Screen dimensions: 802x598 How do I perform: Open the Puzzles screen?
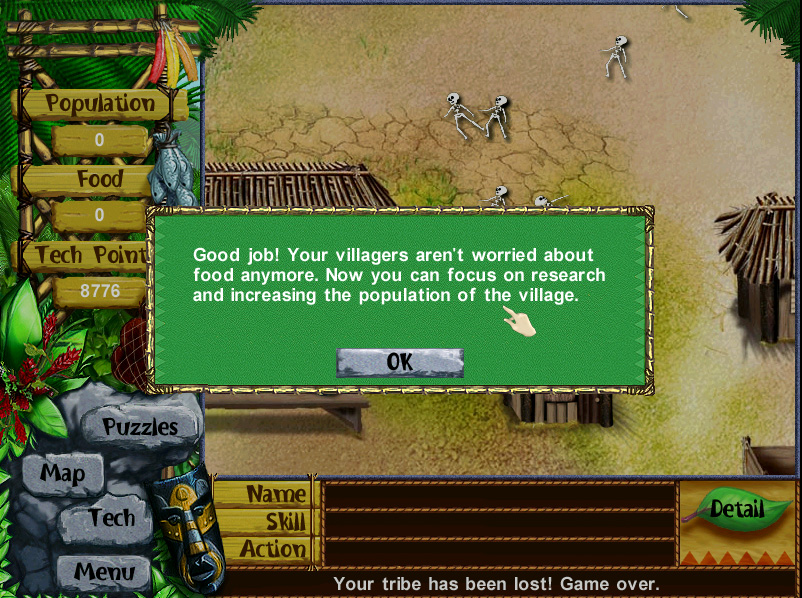(x=140, y=427)
